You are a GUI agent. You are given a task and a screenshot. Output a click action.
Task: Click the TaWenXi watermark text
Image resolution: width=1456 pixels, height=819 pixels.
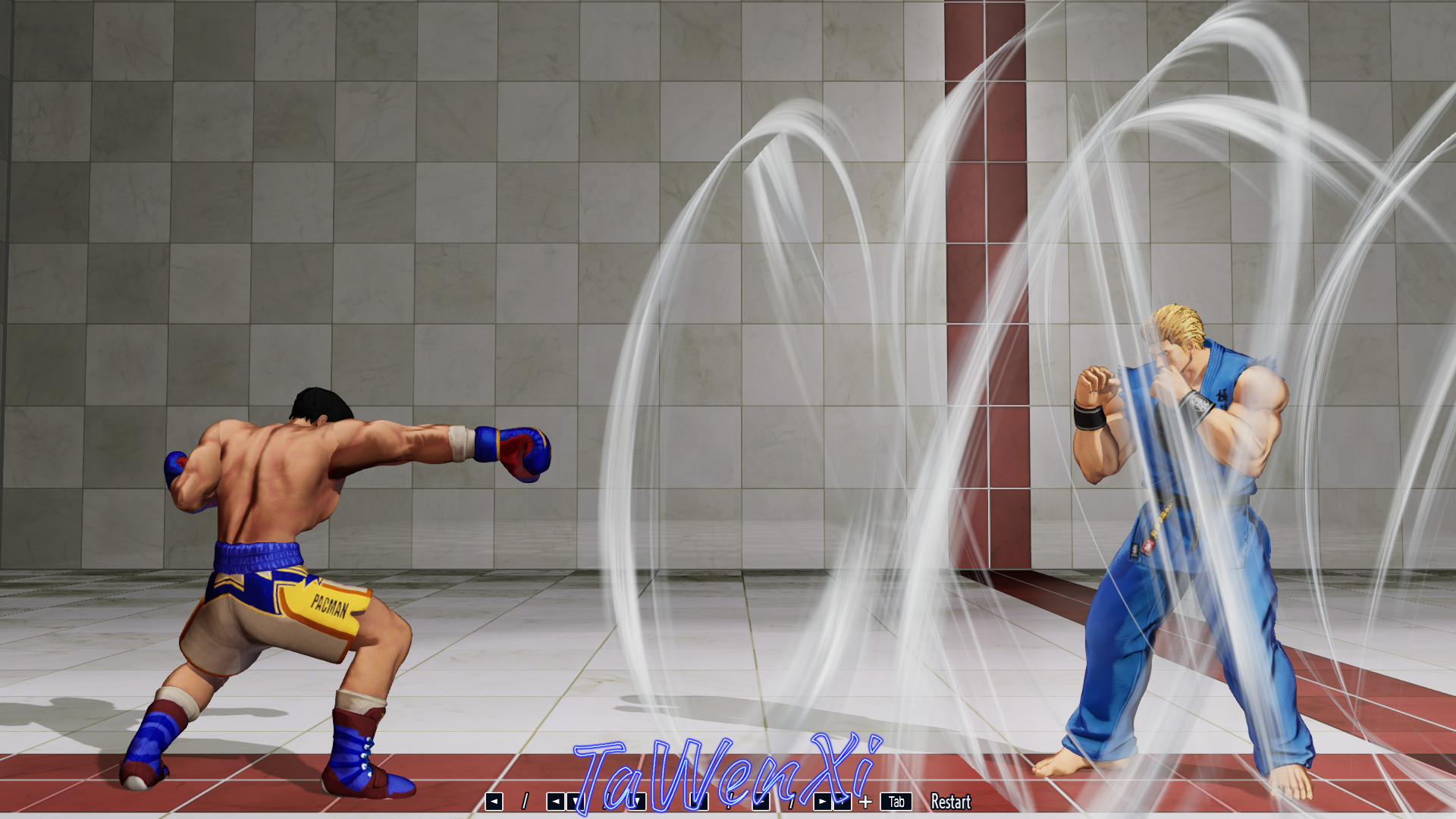(728, 766)
